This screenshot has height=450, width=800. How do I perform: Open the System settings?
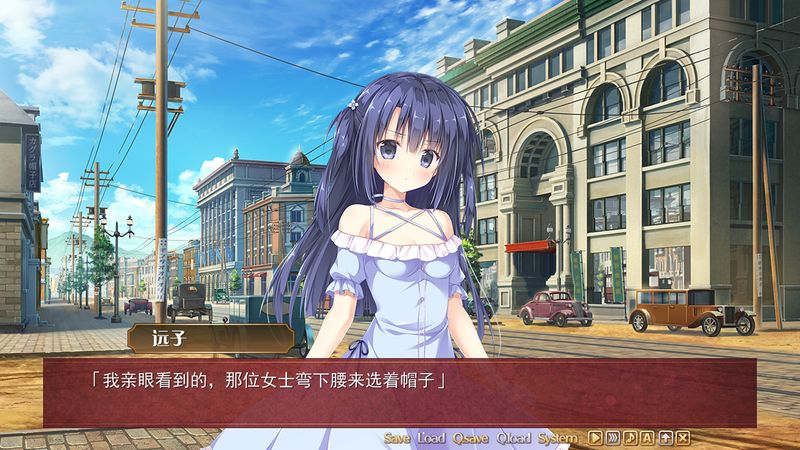[x=557, y=438]
